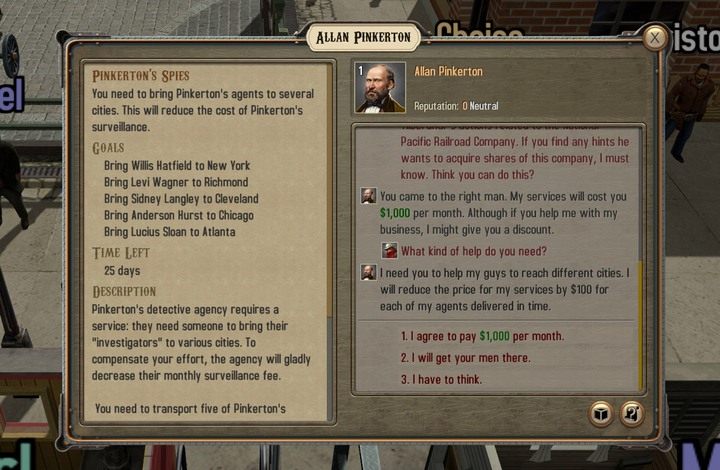Close the Allan Pinkerton dialog window

pyautogui.click(x=654, y=38)
